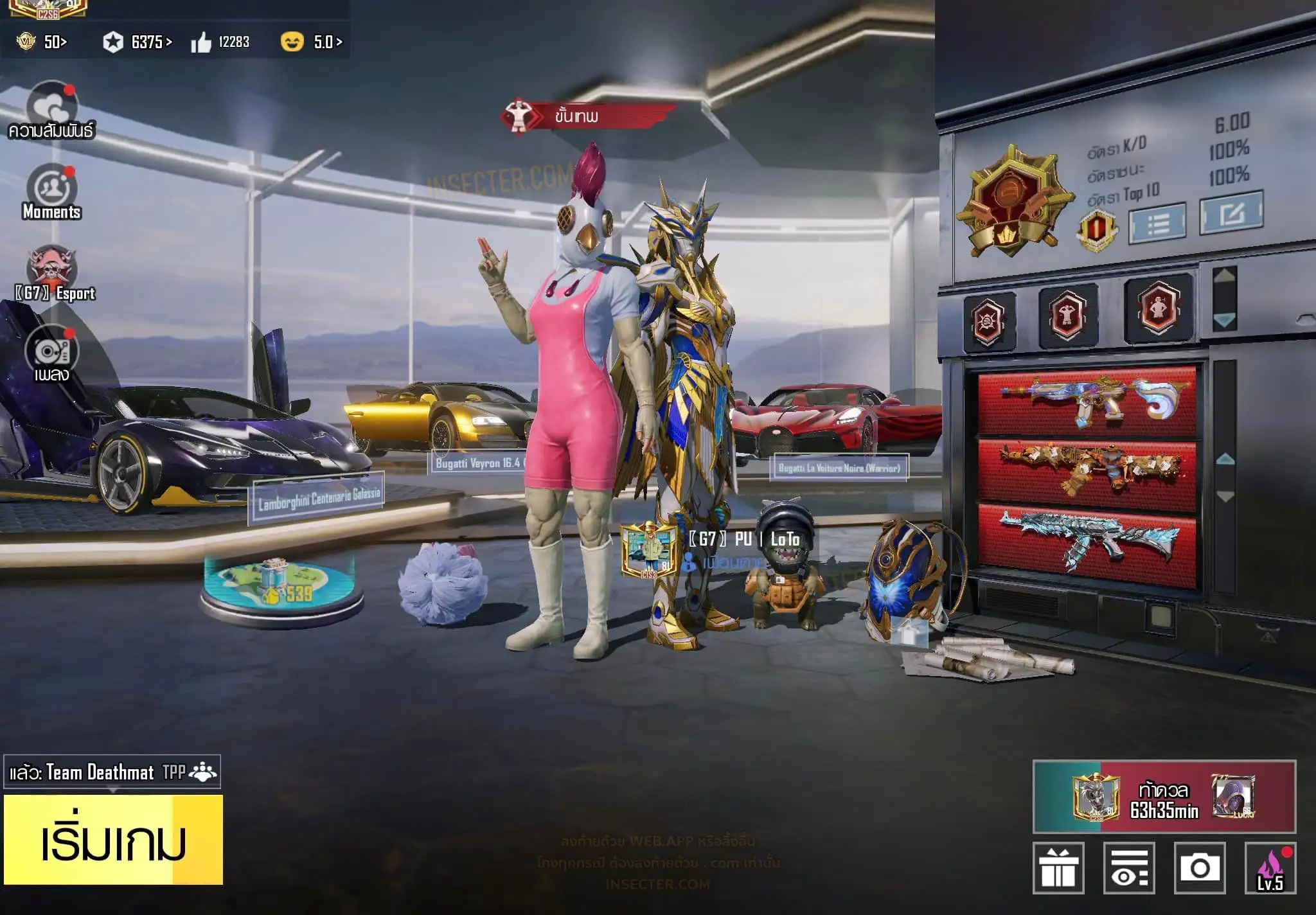1316x915 pixels.
Task: Open the Team Deathmatch mode selector
Action: click(112, 772)
